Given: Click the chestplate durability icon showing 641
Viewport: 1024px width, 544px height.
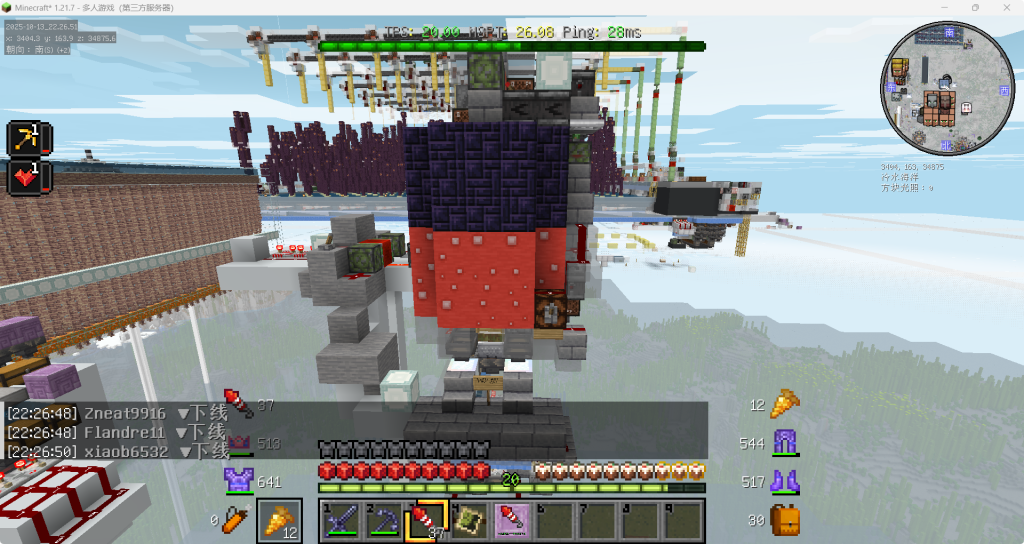Looking at the screenshot, I should 240,481.
